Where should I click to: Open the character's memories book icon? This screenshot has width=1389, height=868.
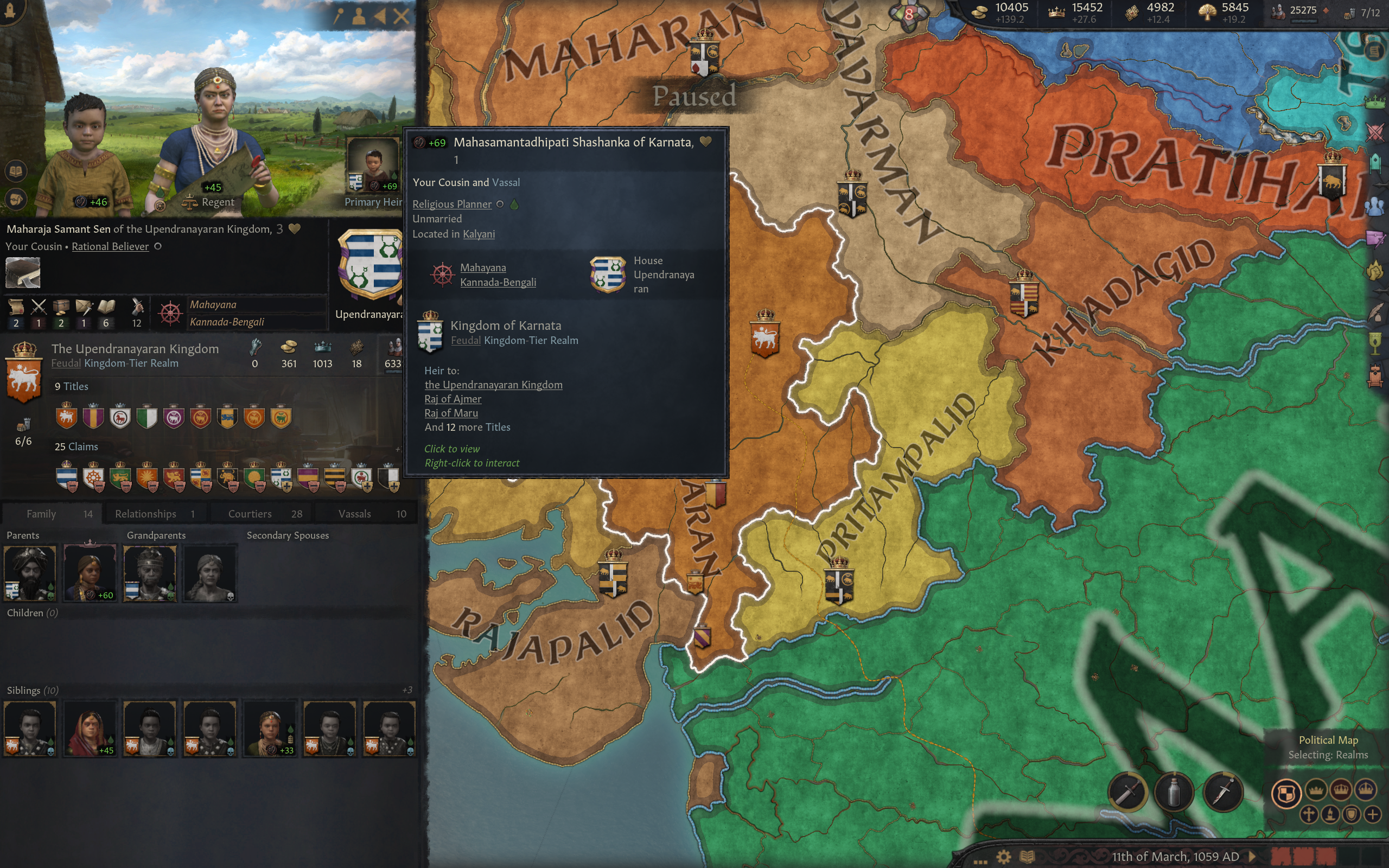(x=16, y=170)
